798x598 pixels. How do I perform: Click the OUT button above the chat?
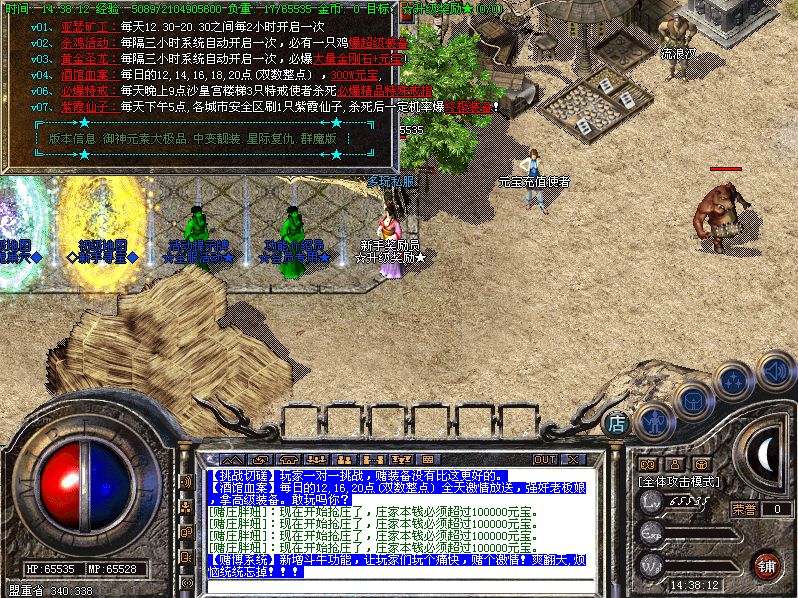point(544,459)
